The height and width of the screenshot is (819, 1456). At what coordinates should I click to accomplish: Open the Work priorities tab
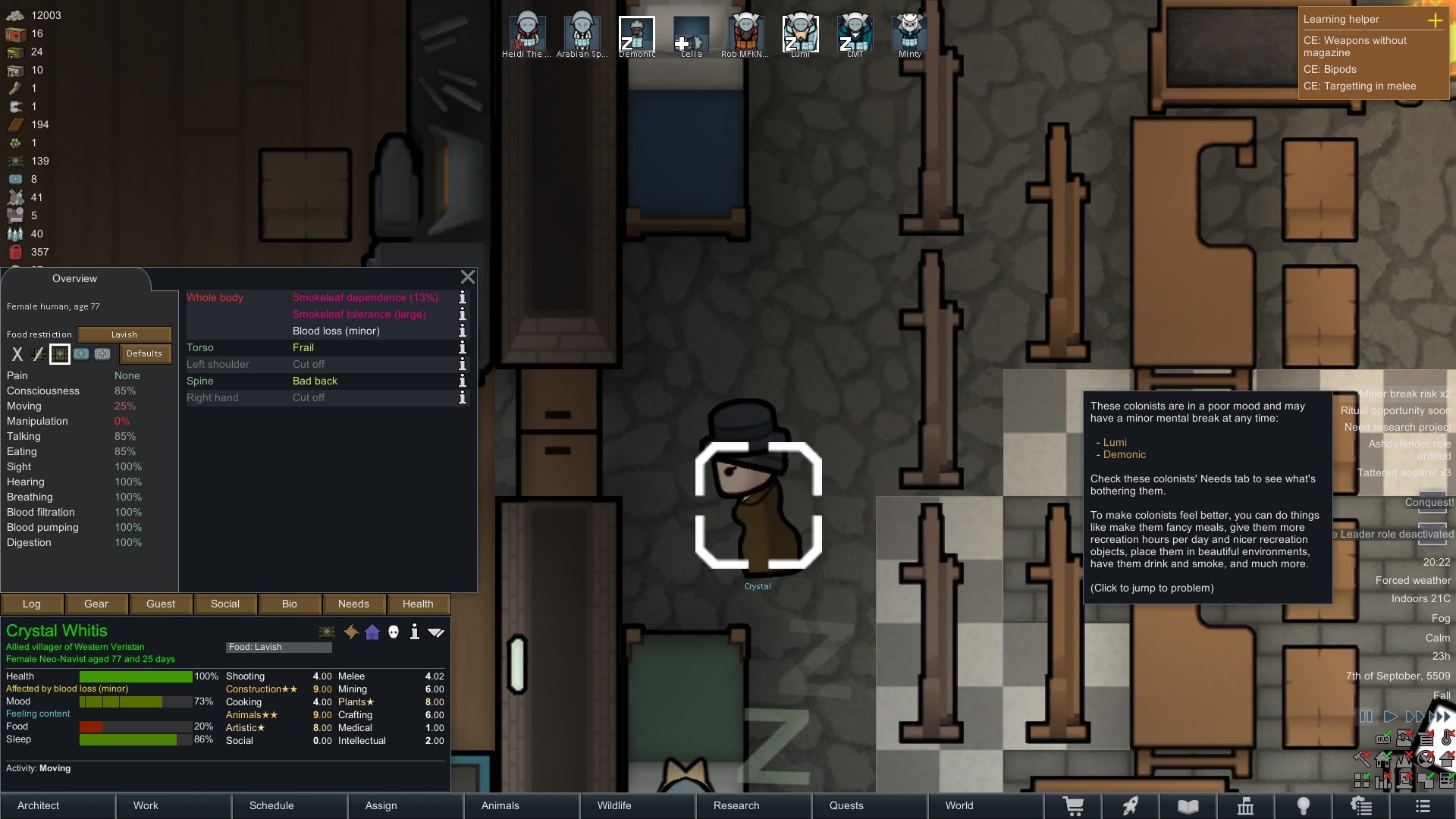(x=174, y=805)
